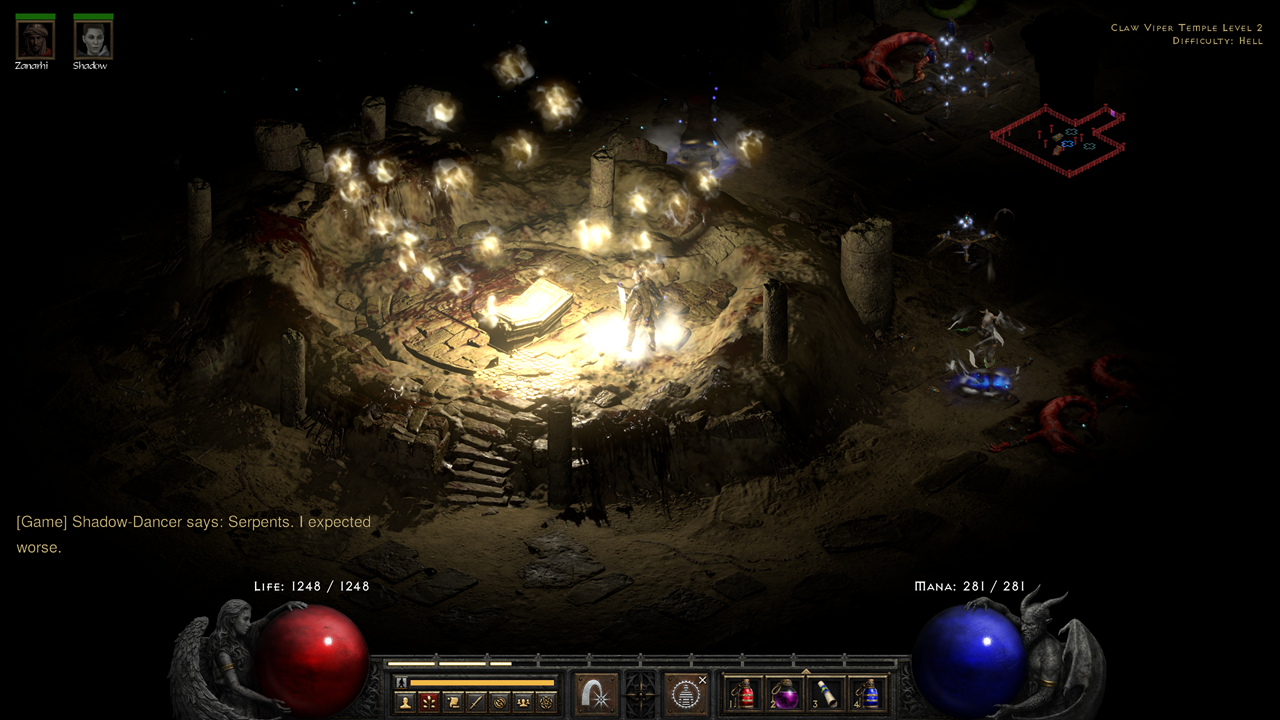The image size is (1280, 720).
Task: Drink the purple rejuvenation potion
Action: (785, 693)
